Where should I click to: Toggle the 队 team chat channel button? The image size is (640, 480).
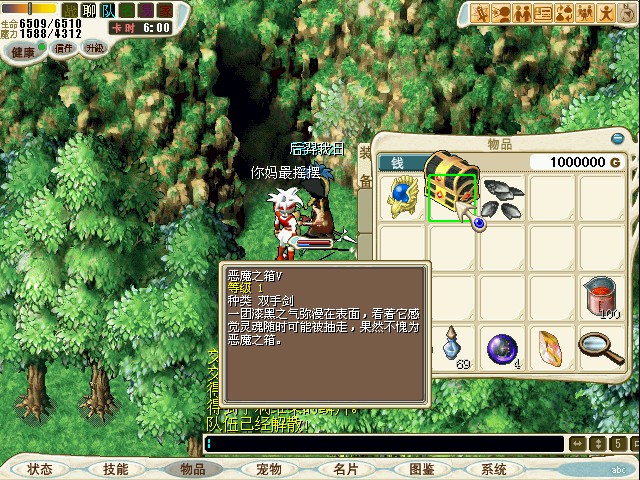109,9
